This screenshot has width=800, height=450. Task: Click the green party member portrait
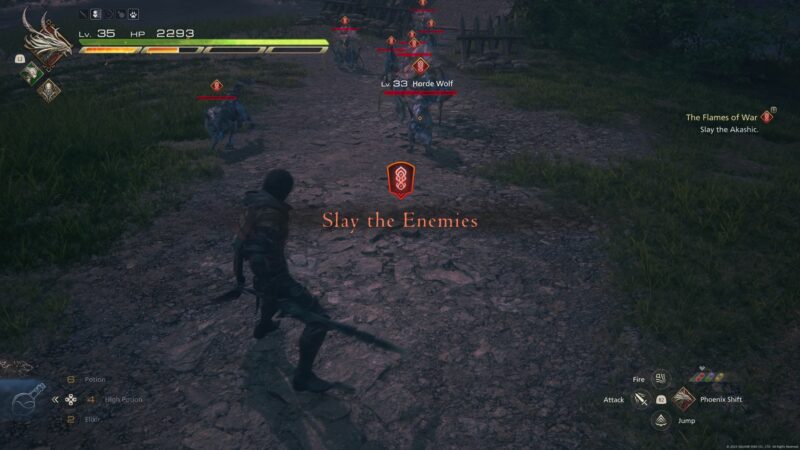point(32,71)
